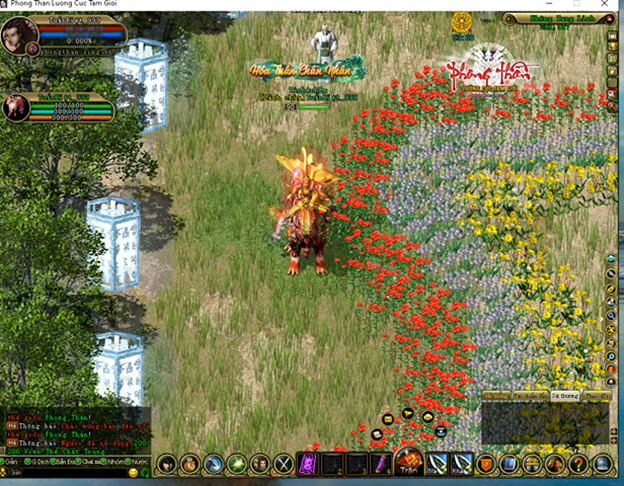624x486 pixels.
Task: Select the pet portrait below the player
Action: tap(16, 106)
